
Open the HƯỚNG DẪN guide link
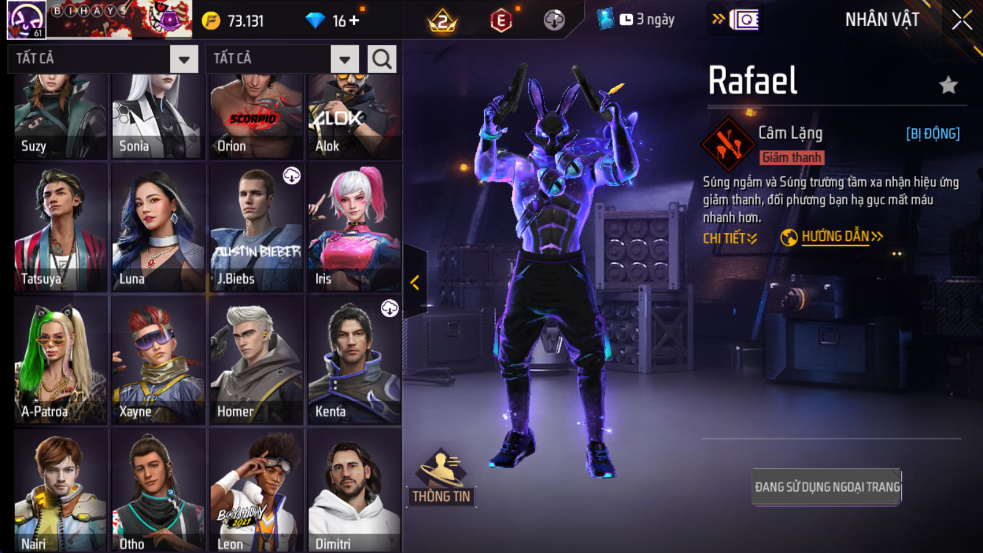833,237
